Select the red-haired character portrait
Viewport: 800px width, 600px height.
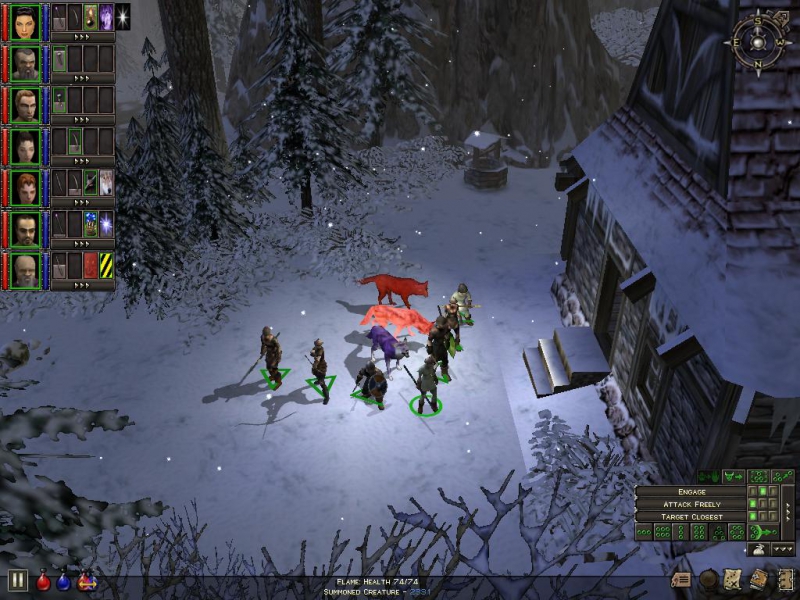click(26, 187)
